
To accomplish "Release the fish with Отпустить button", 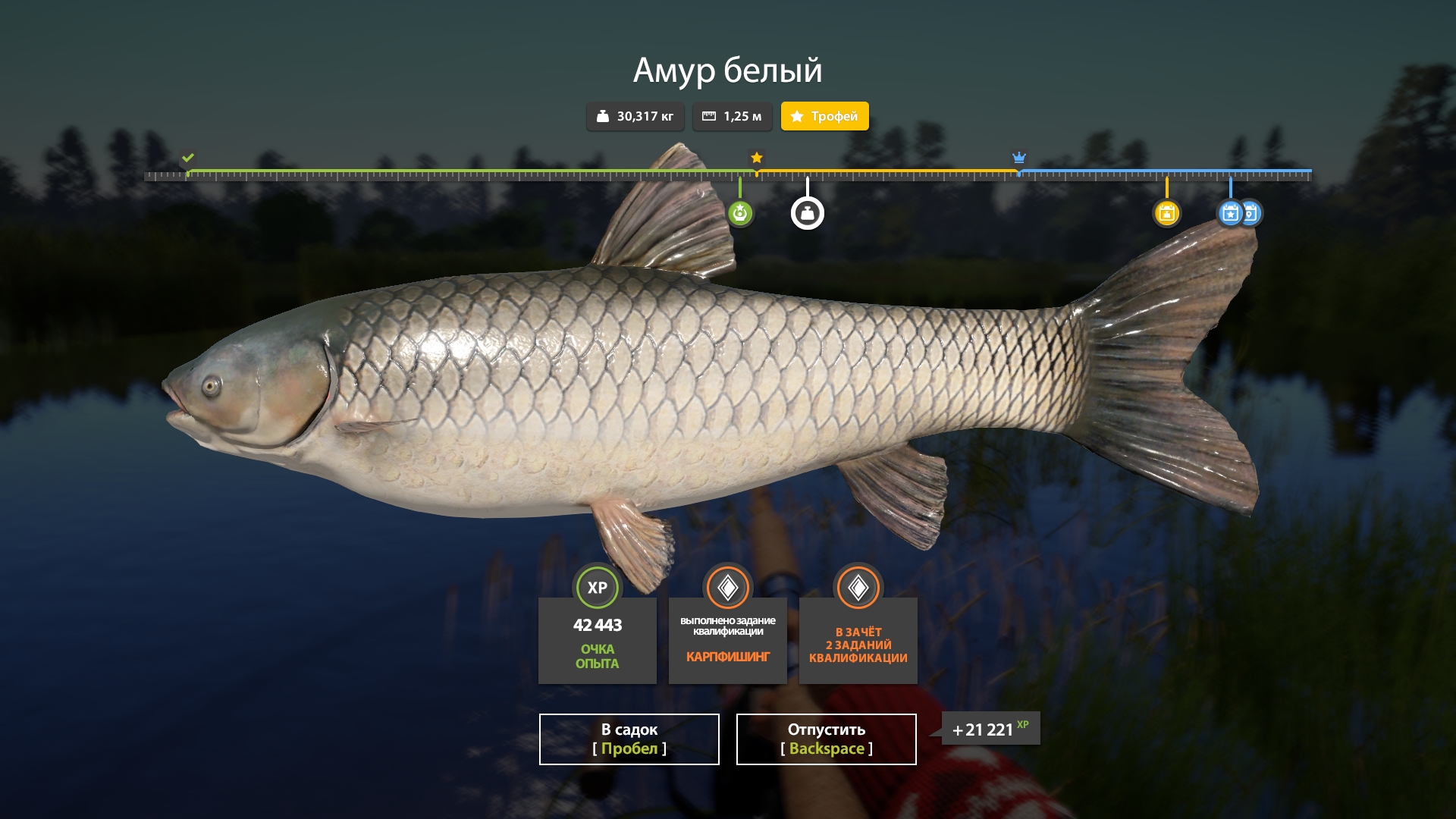I will (826, 739).
